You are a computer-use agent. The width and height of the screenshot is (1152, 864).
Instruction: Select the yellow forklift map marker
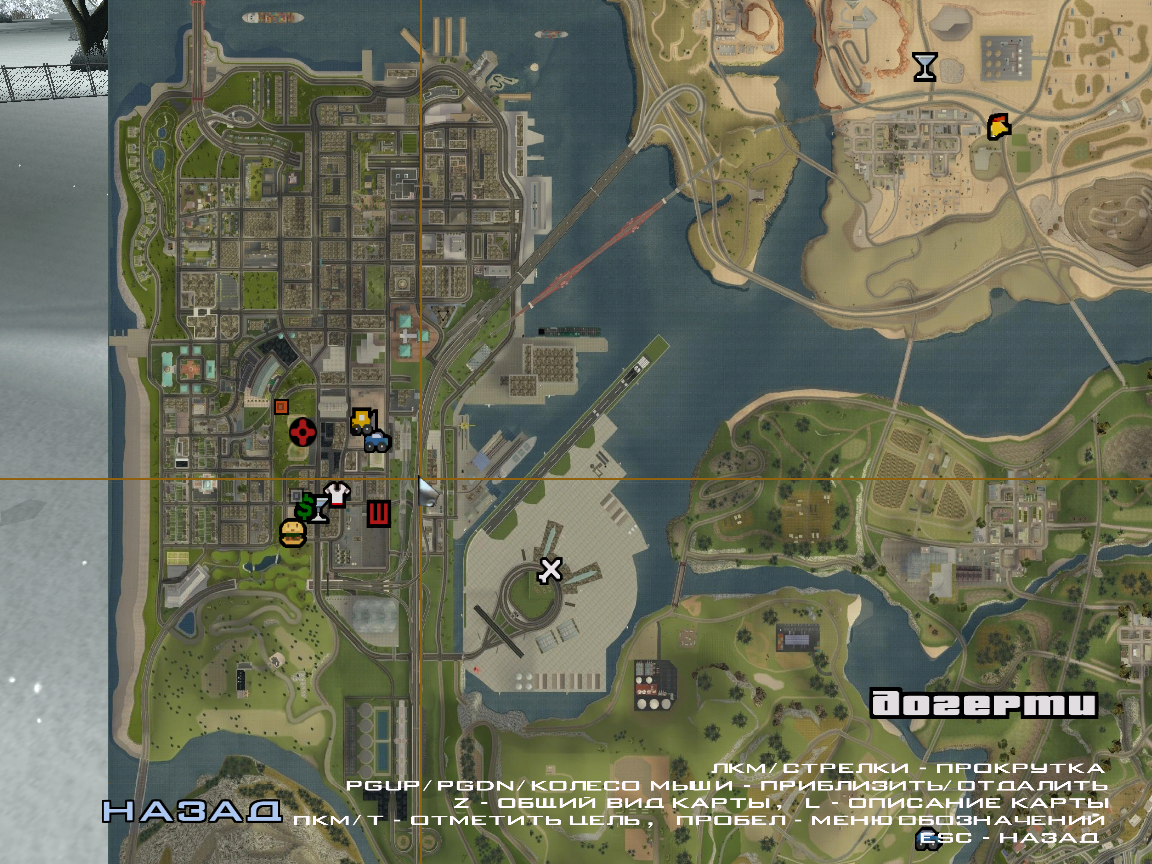click(361, 420)
